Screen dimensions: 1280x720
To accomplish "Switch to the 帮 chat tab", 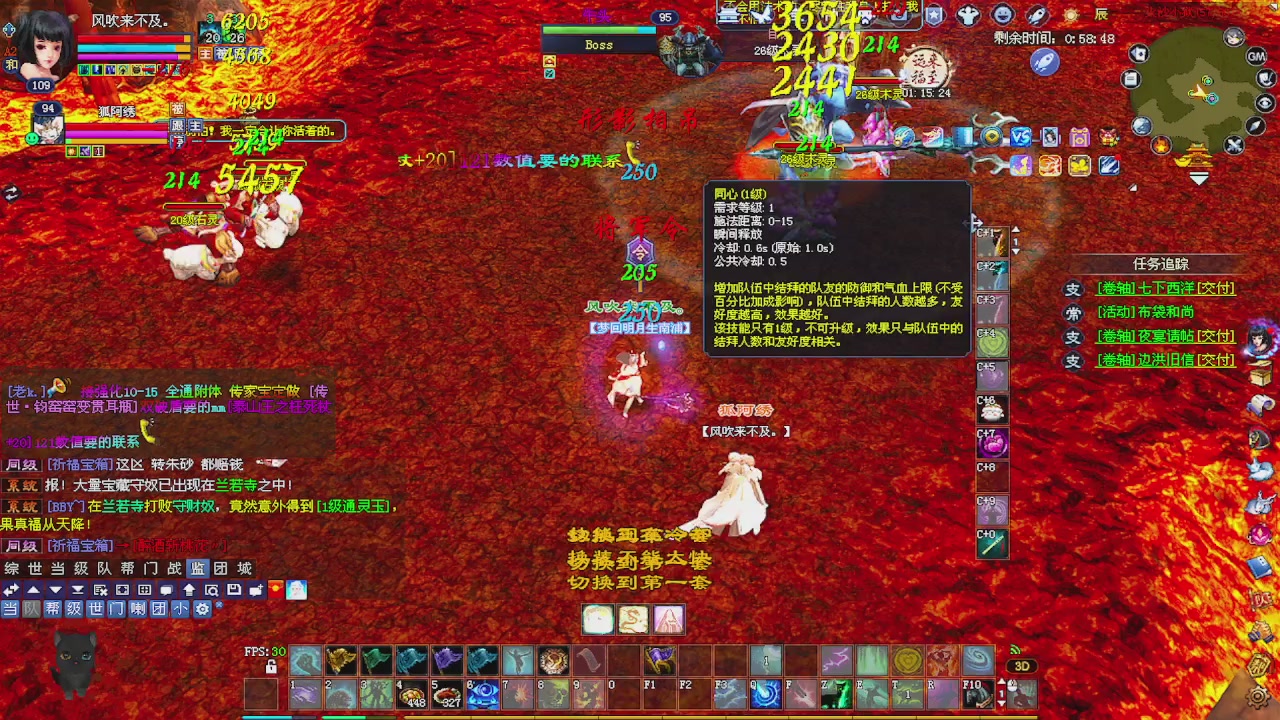I will [x=125, y=569].
